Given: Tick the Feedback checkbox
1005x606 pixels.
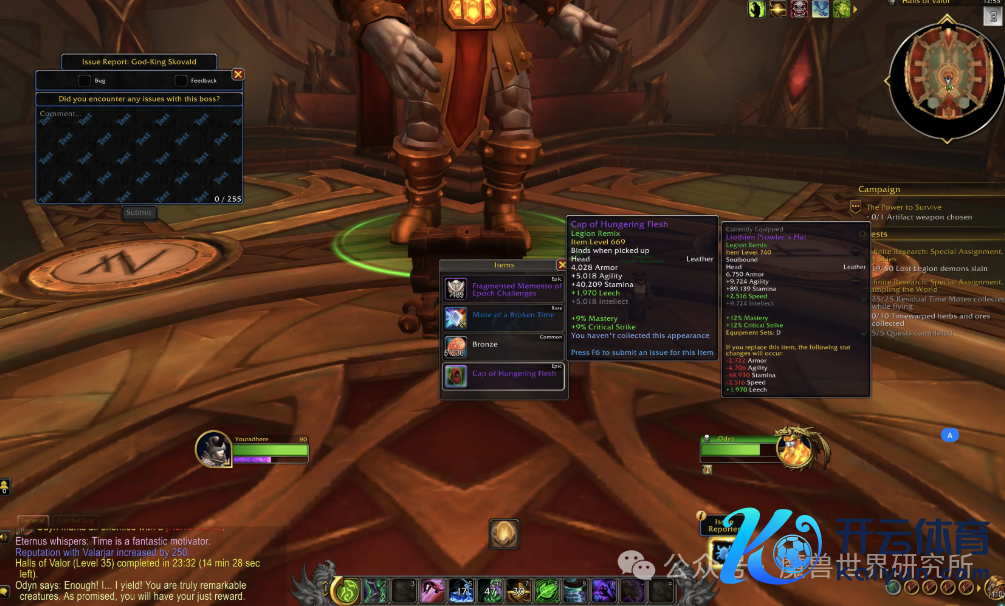Looking at the screenshot, I should pyautogui.click(x=181, y=80).
